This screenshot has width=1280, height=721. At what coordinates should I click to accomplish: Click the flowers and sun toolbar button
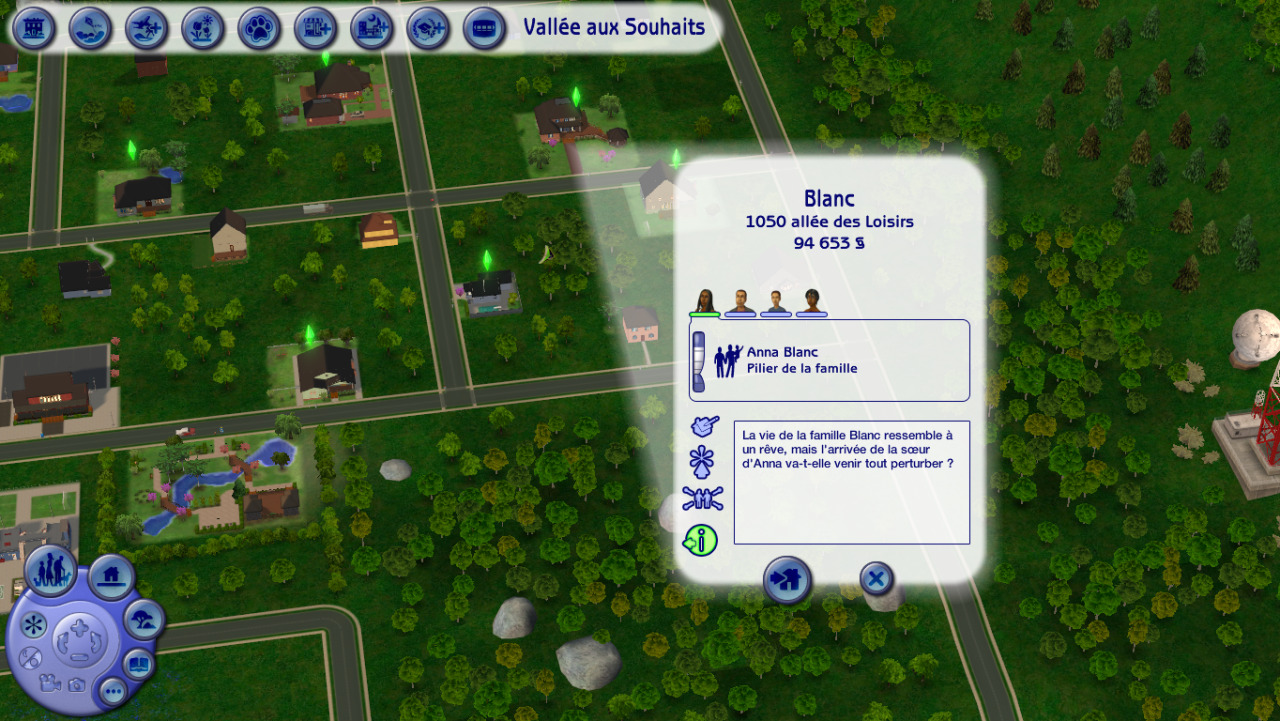[x=203, y=28]
